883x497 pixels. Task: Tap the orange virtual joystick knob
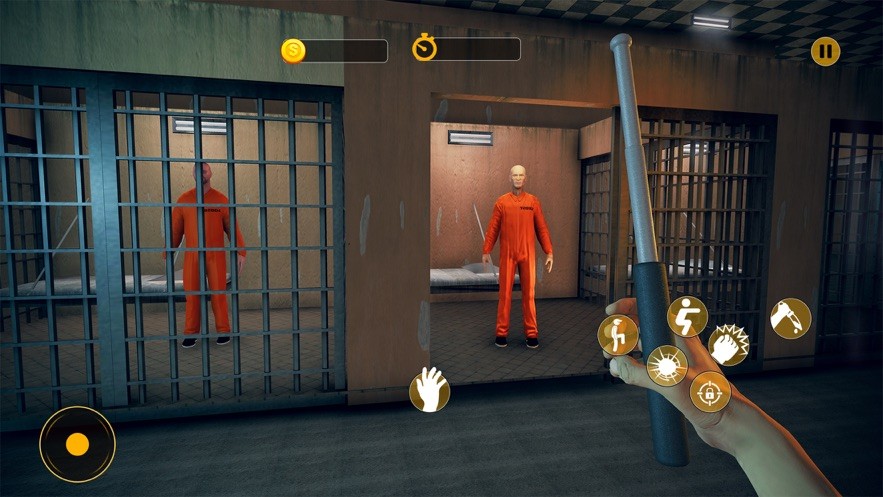[x=77, y=444]
